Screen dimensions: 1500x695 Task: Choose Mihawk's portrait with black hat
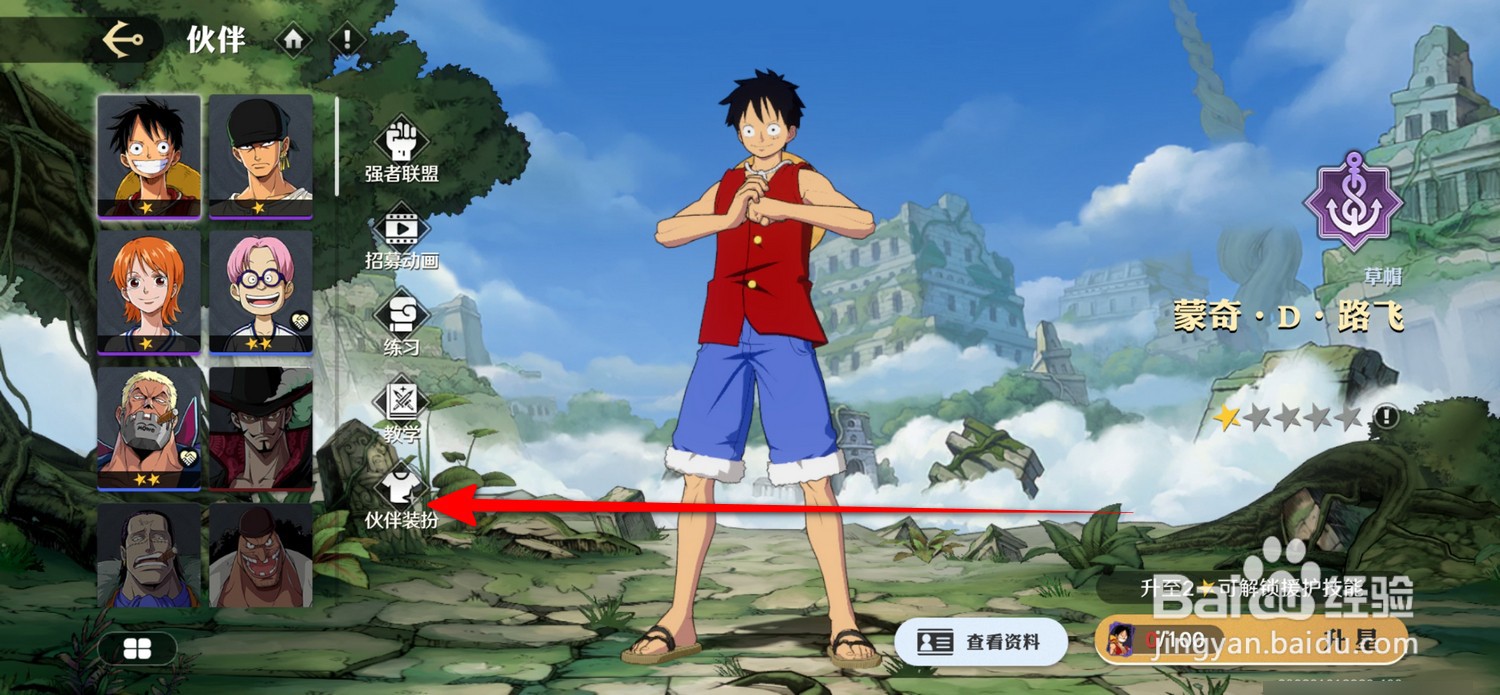pos(261,427)
